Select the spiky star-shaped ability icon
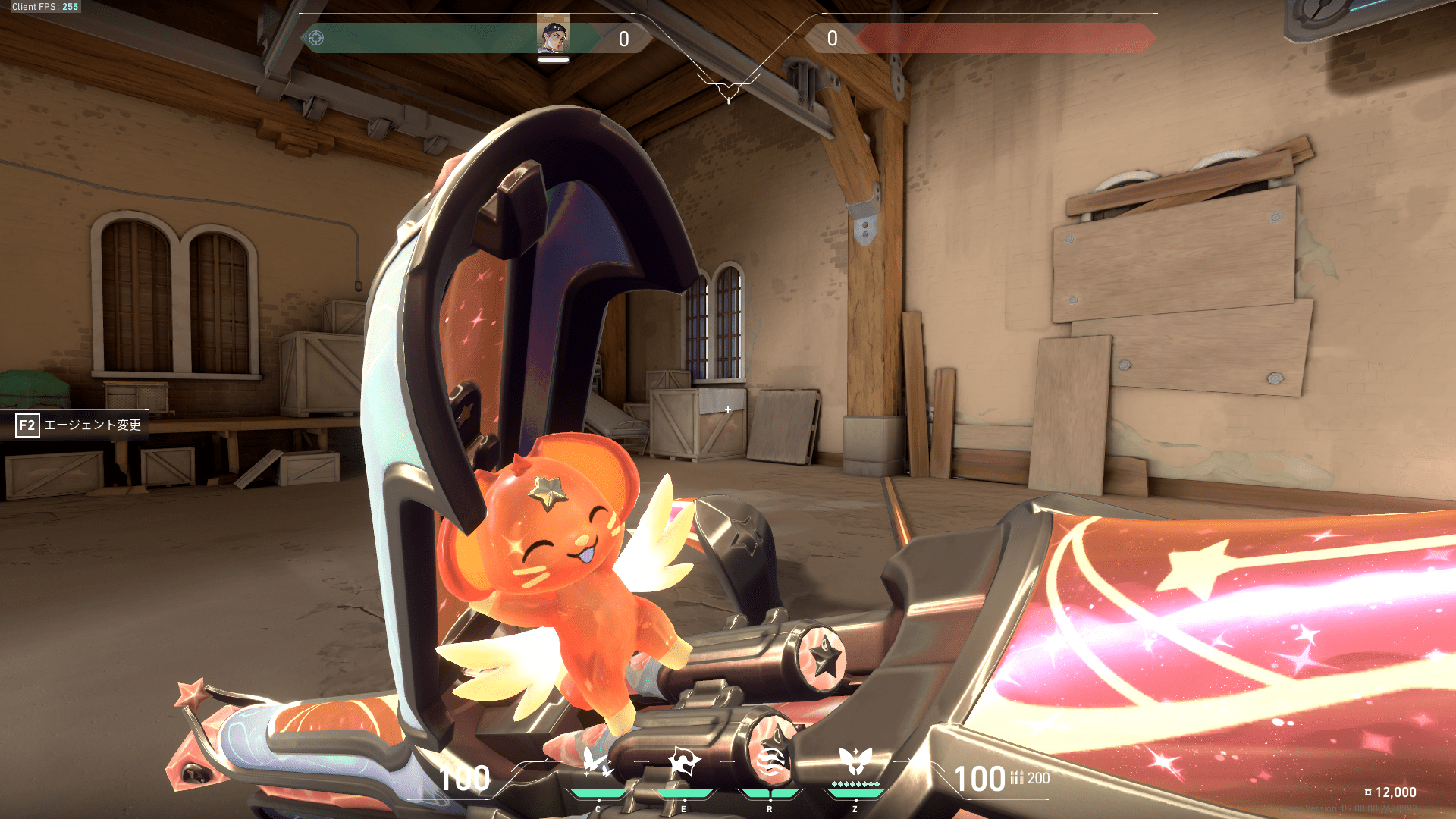The width and height of the screenshot is (1456, 819). point(683,761)
